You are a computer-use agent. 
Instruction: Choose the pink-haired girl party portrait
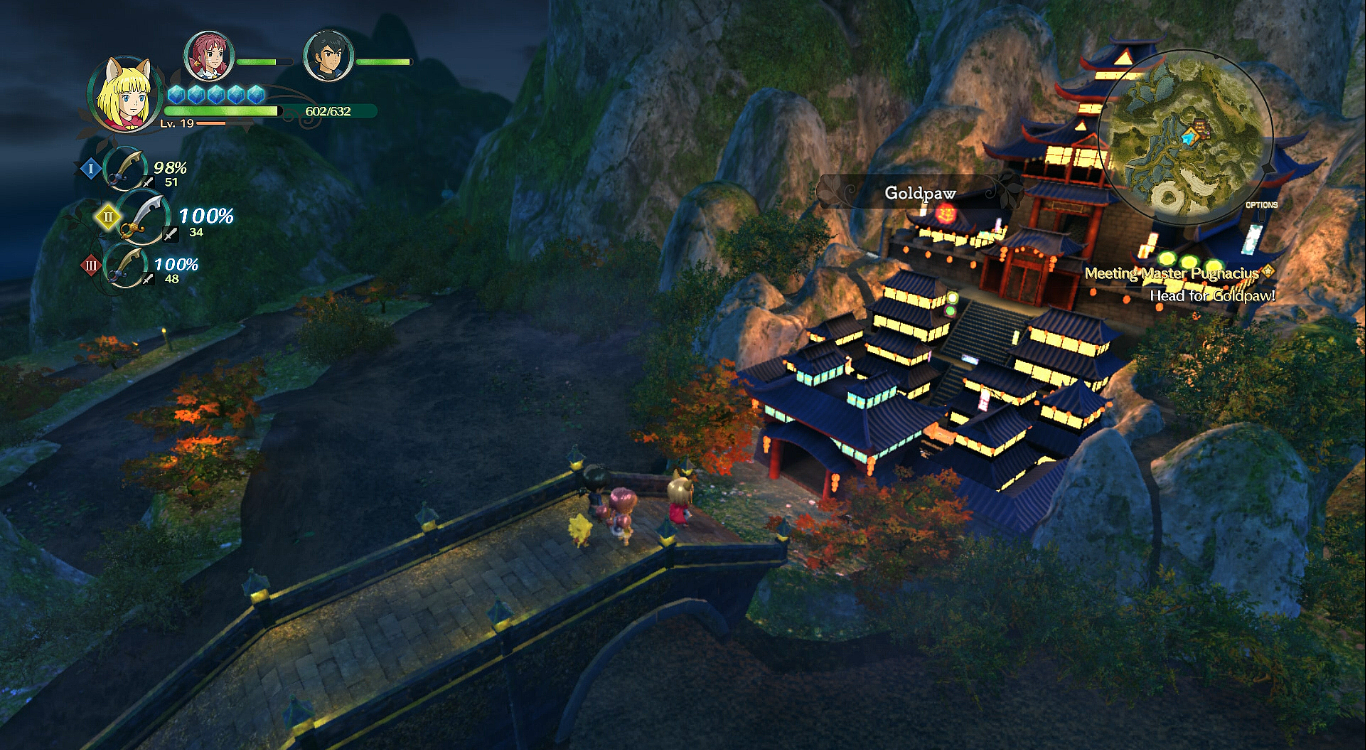pyautogui.click(x=208, y=57)
